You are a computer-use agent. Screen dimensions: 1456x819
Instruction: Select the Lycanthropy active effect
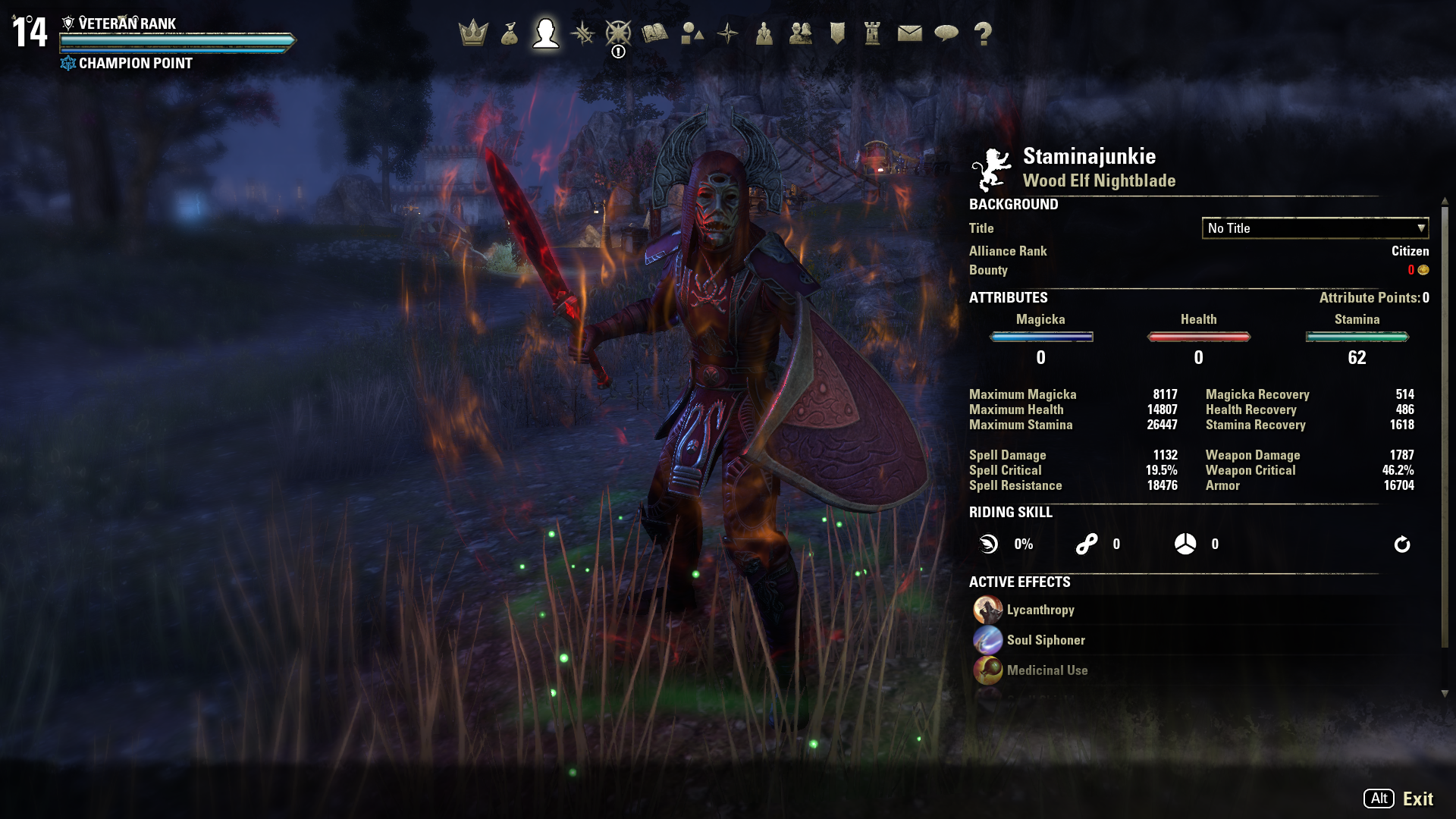(x=1040, y=610)
